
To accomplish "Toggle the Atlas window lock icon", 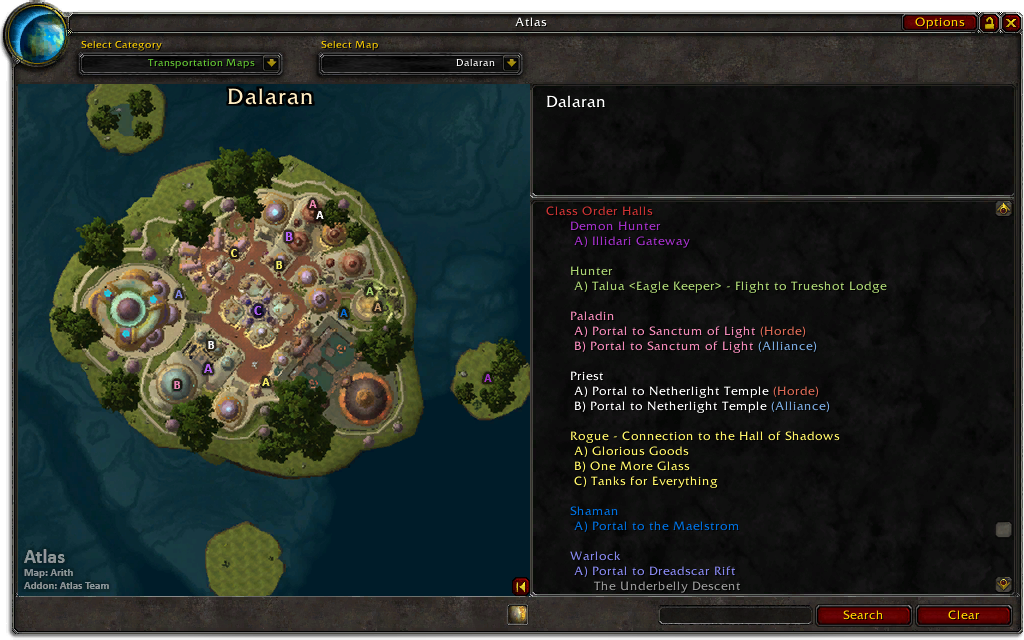I will 989,22.
